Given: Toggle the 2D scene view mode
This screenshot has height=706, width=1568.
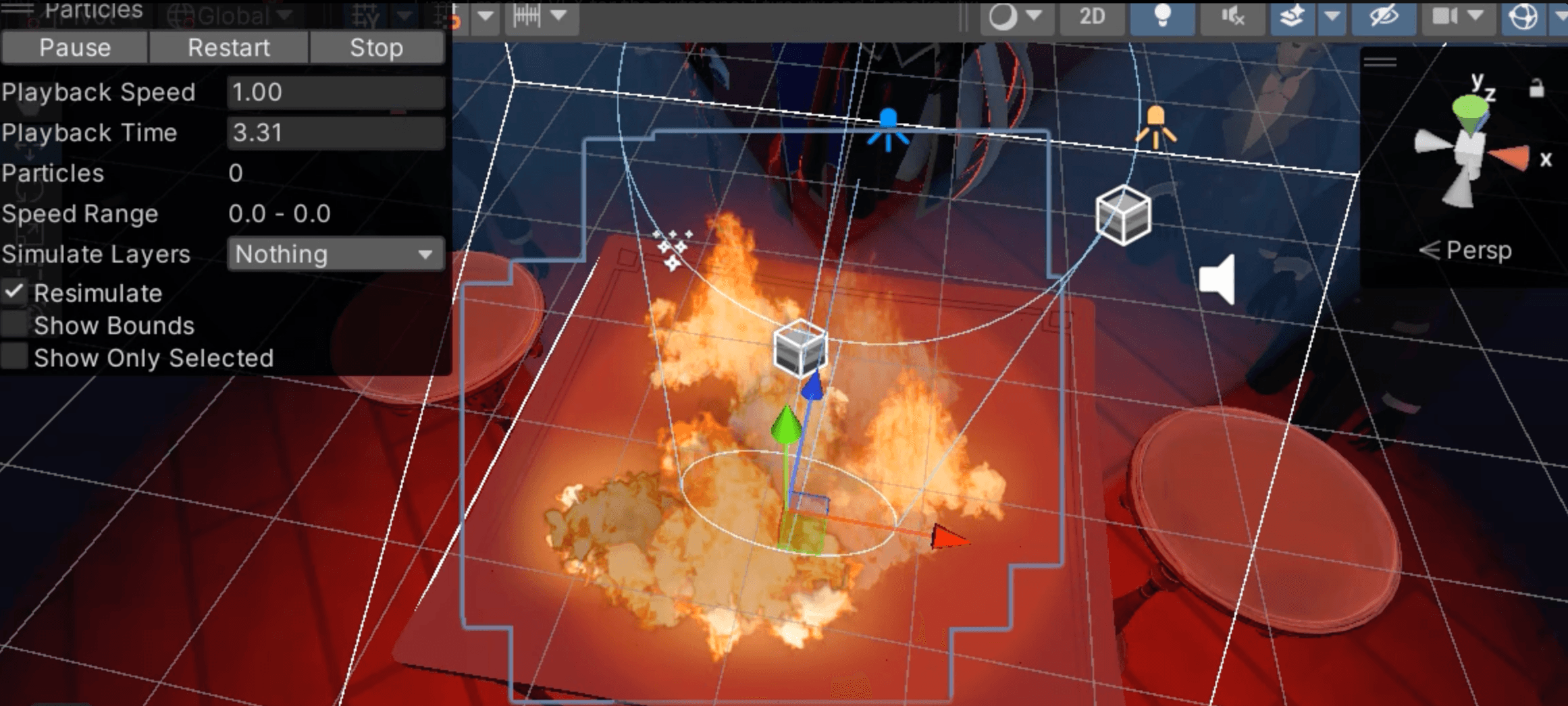Looking at the screenshot, I should click(1092, 16).
